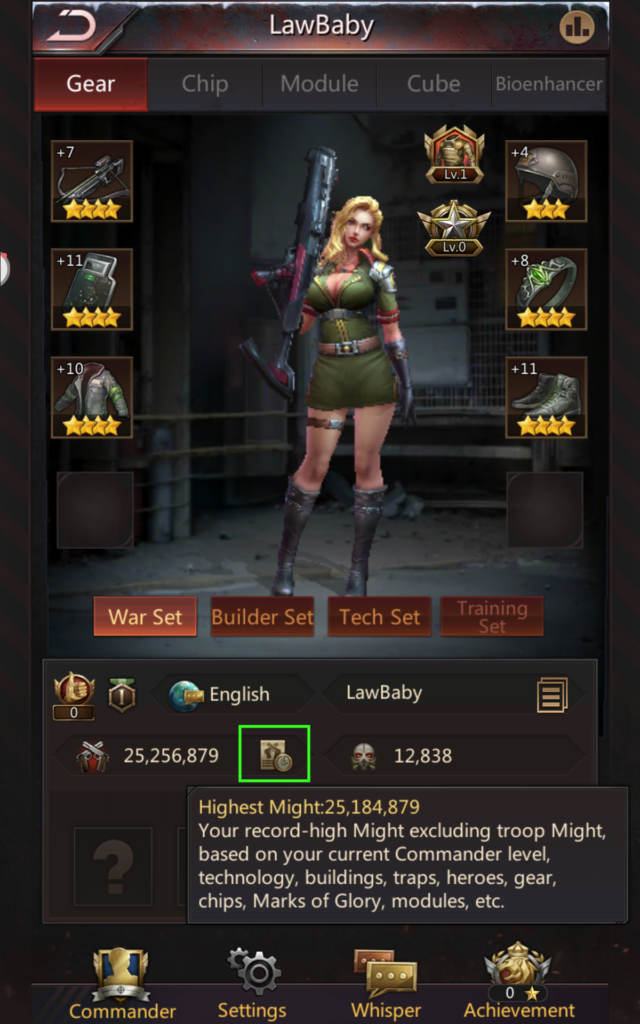
Task: Open the Whisper chat
Action: [385, 985]
